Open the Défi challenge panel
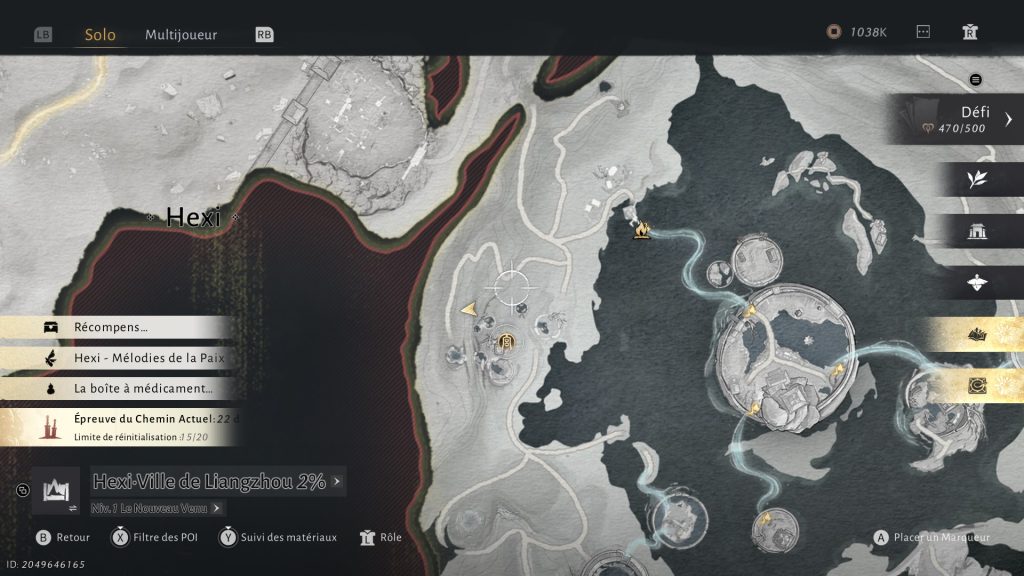The width and height of the screenshot is (1024, 576). tap(960, 120)
